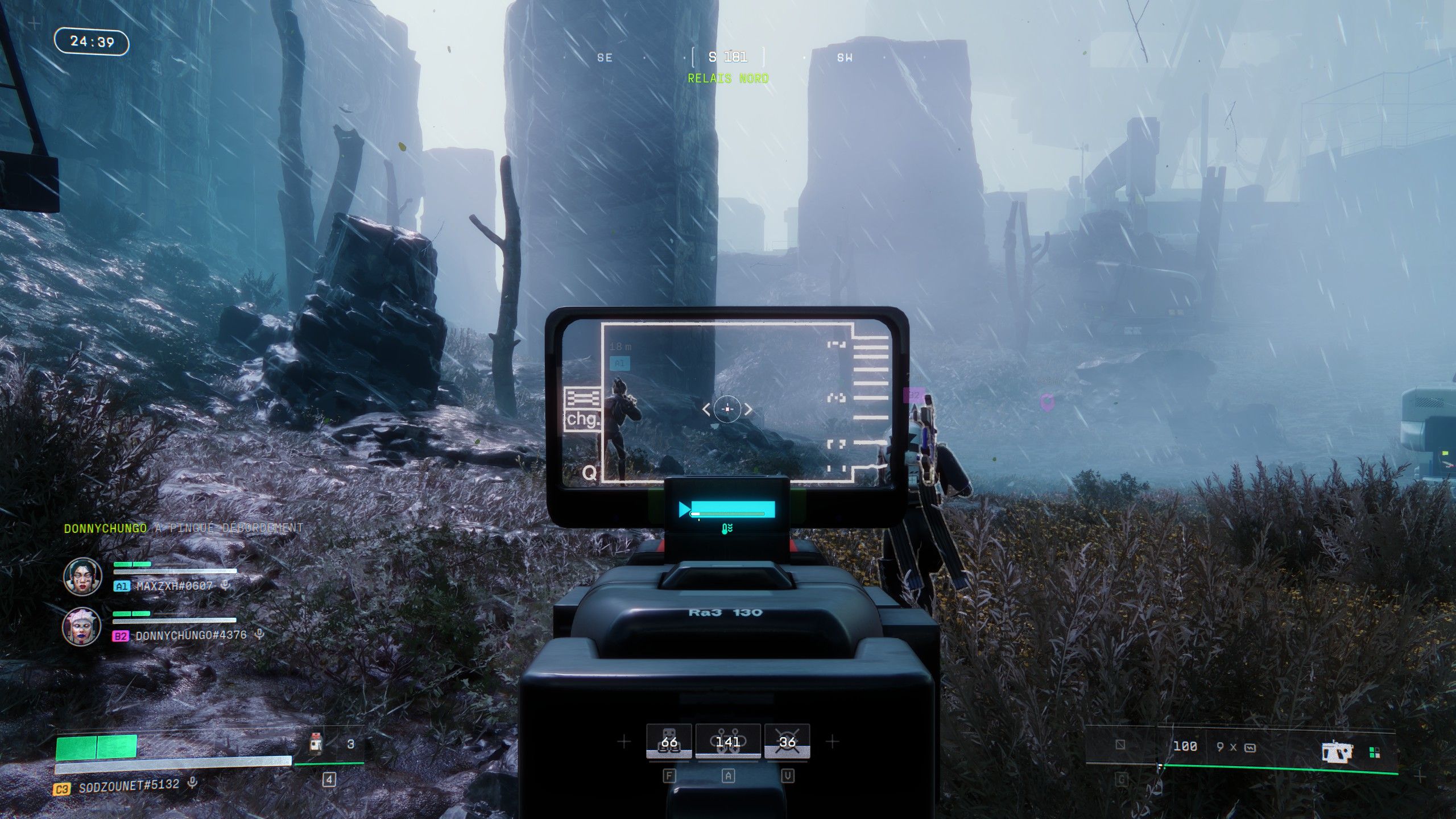Click MAXZXH teammate portrait

82,576
